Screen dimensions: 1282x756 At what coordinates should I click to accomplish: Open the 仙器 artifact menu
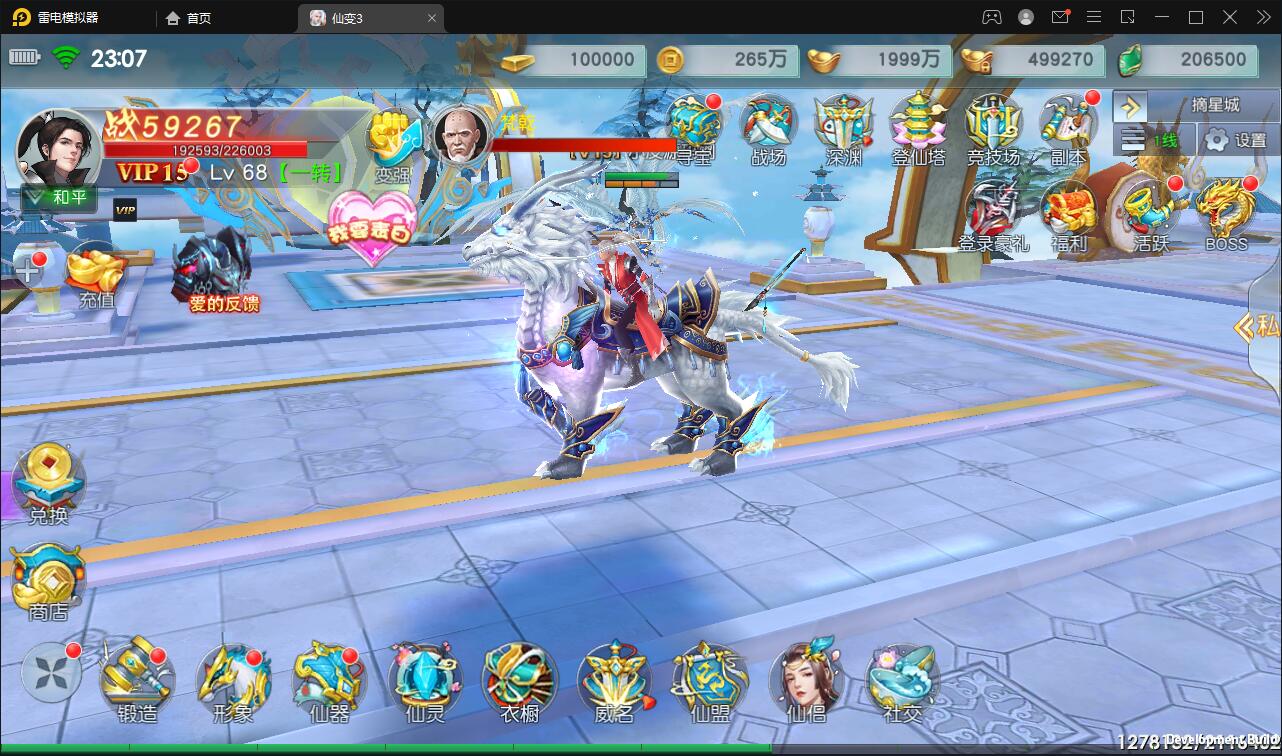329,682
